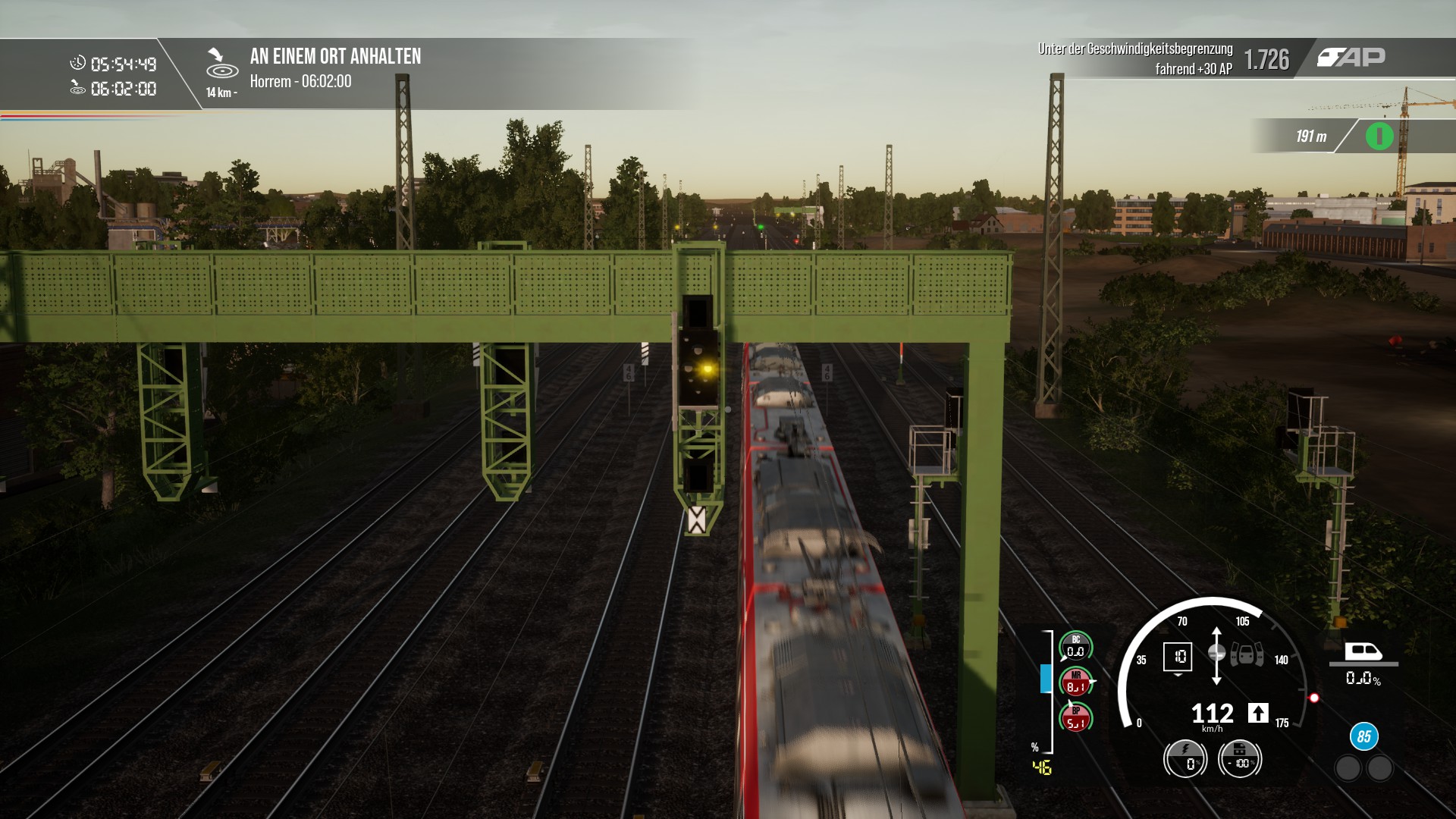Click the train brake percentage gauge
Viewport: 1456px width, 819px height.
coord(1240,758)
